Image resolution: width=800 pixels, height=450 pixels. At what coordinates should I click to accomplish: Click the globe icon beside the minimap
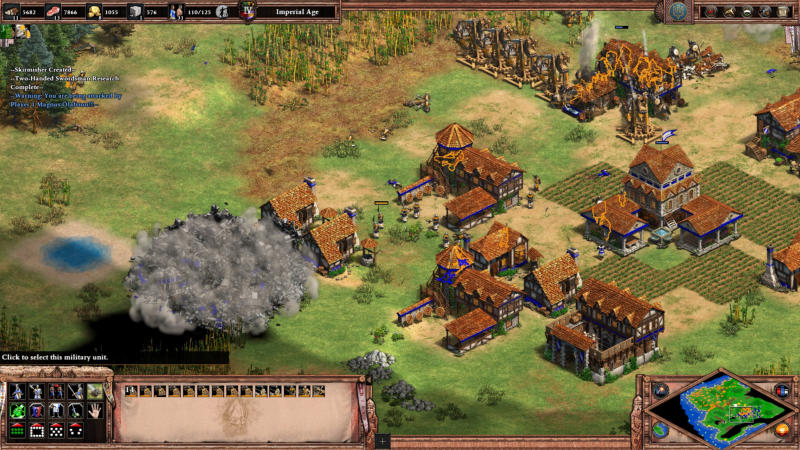pos(660,429)
